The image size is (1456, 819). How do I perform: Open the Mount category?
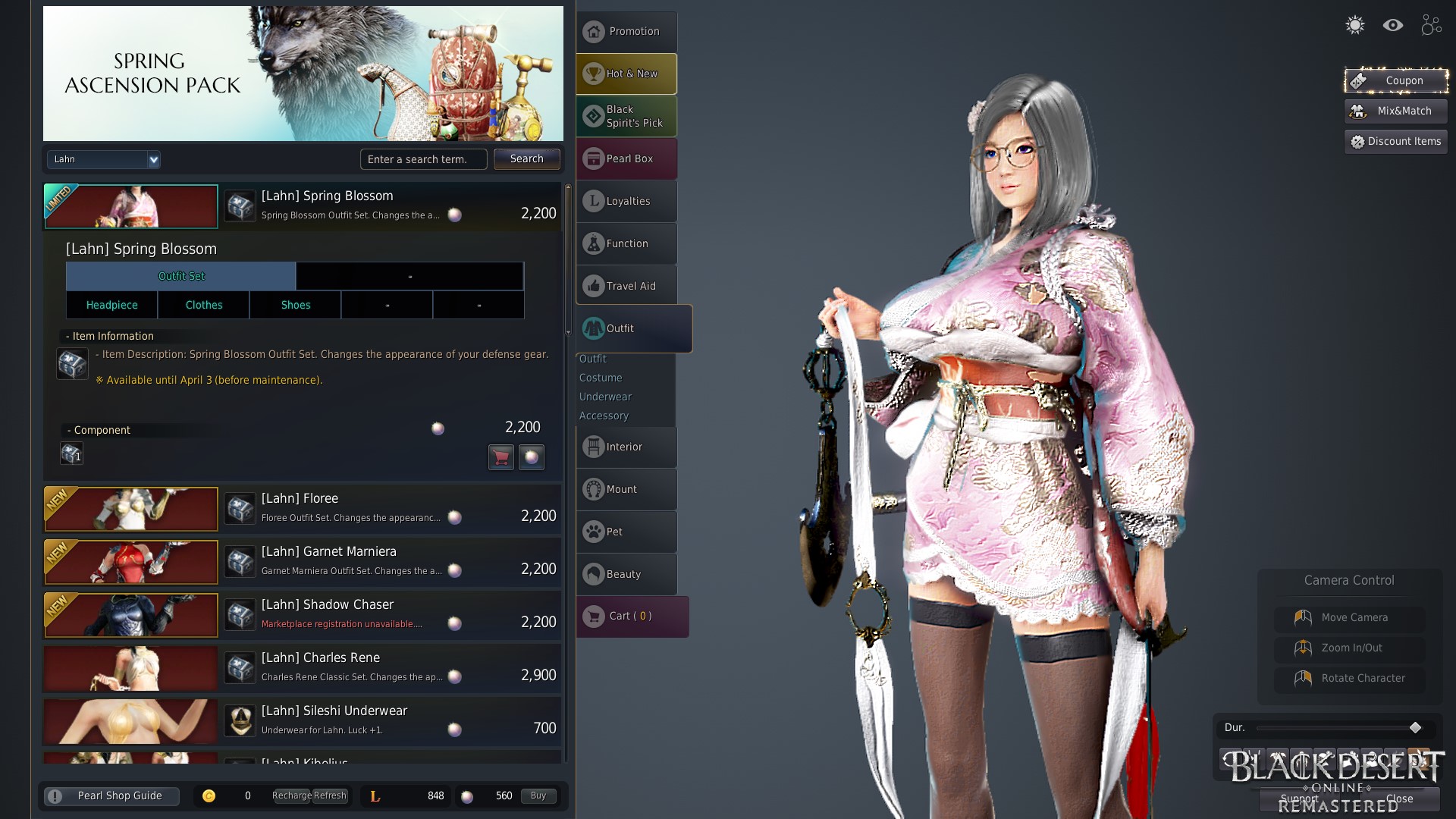(626, 489)
